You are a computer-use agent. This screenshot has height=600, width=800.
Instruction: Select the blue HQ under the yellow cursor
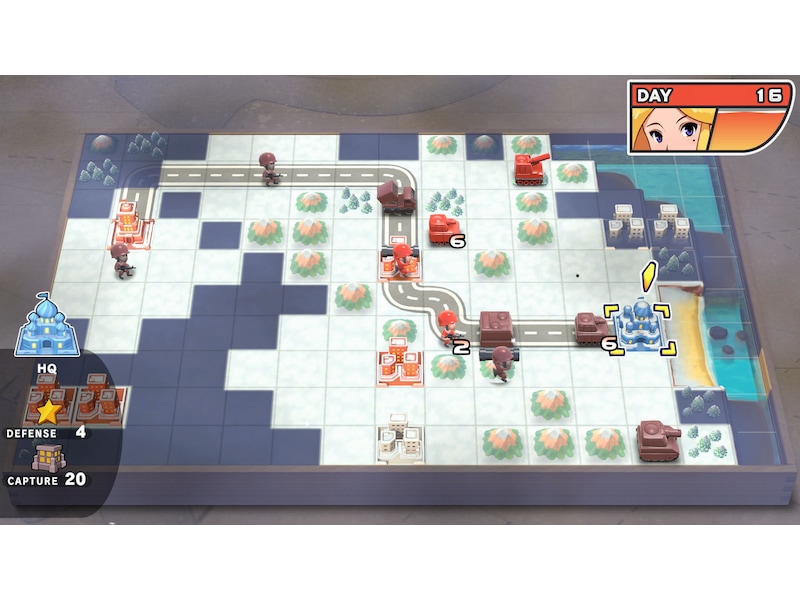[640, 326]
